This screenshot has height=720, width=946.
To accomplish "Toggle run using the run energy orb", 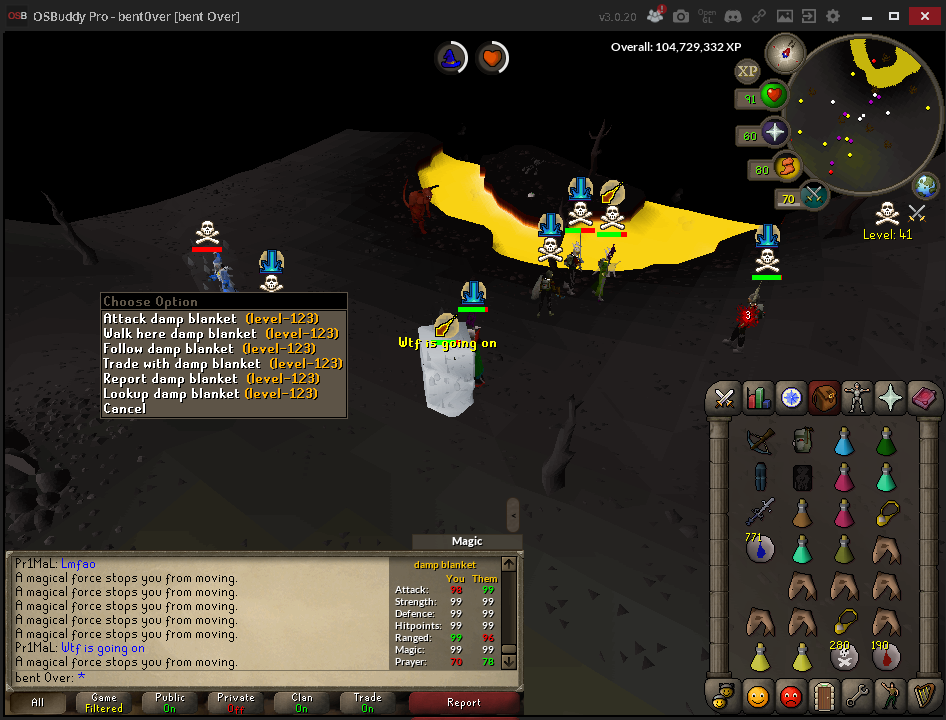I will pyautogui.click(x=787, y=168).
